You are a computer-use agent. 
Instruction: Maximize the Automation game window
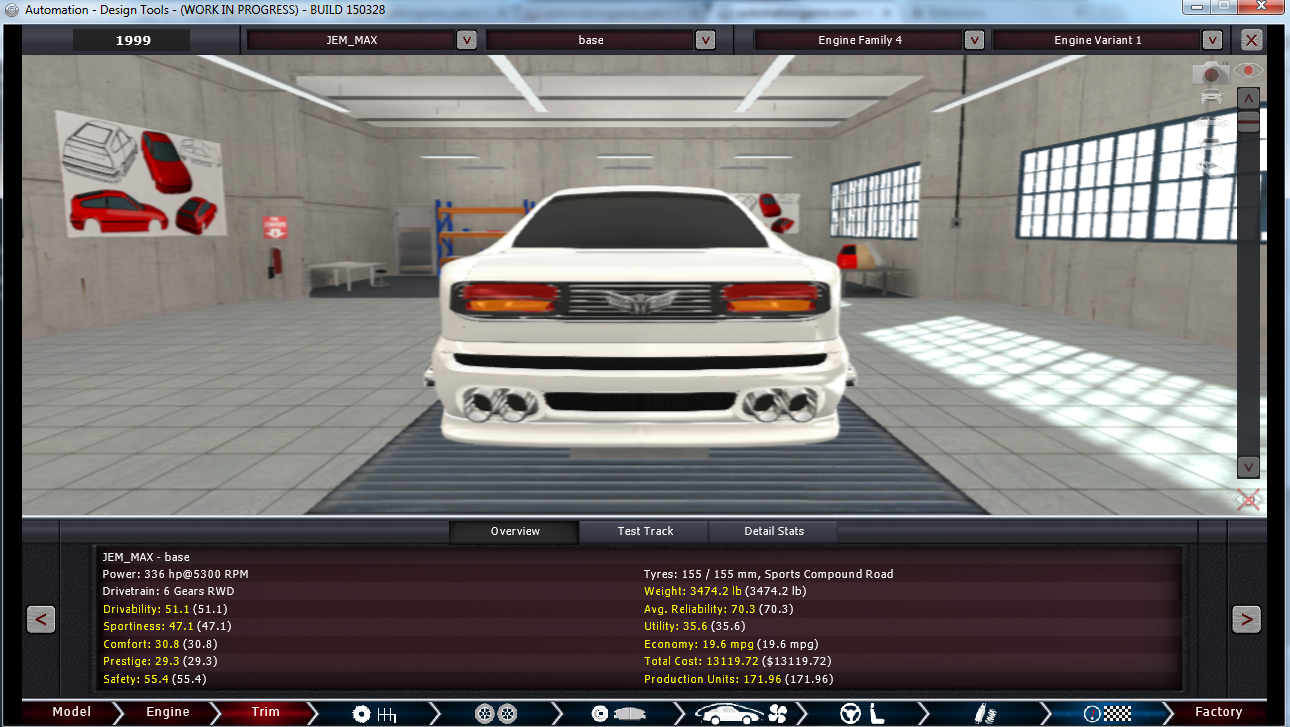[1222, 7]
